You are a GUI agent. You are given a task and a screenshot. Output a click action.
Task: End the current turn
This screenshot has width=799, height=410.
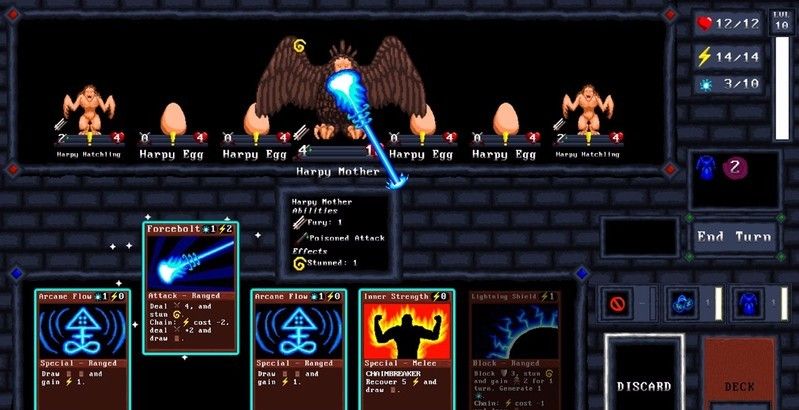tap(734, 237)
